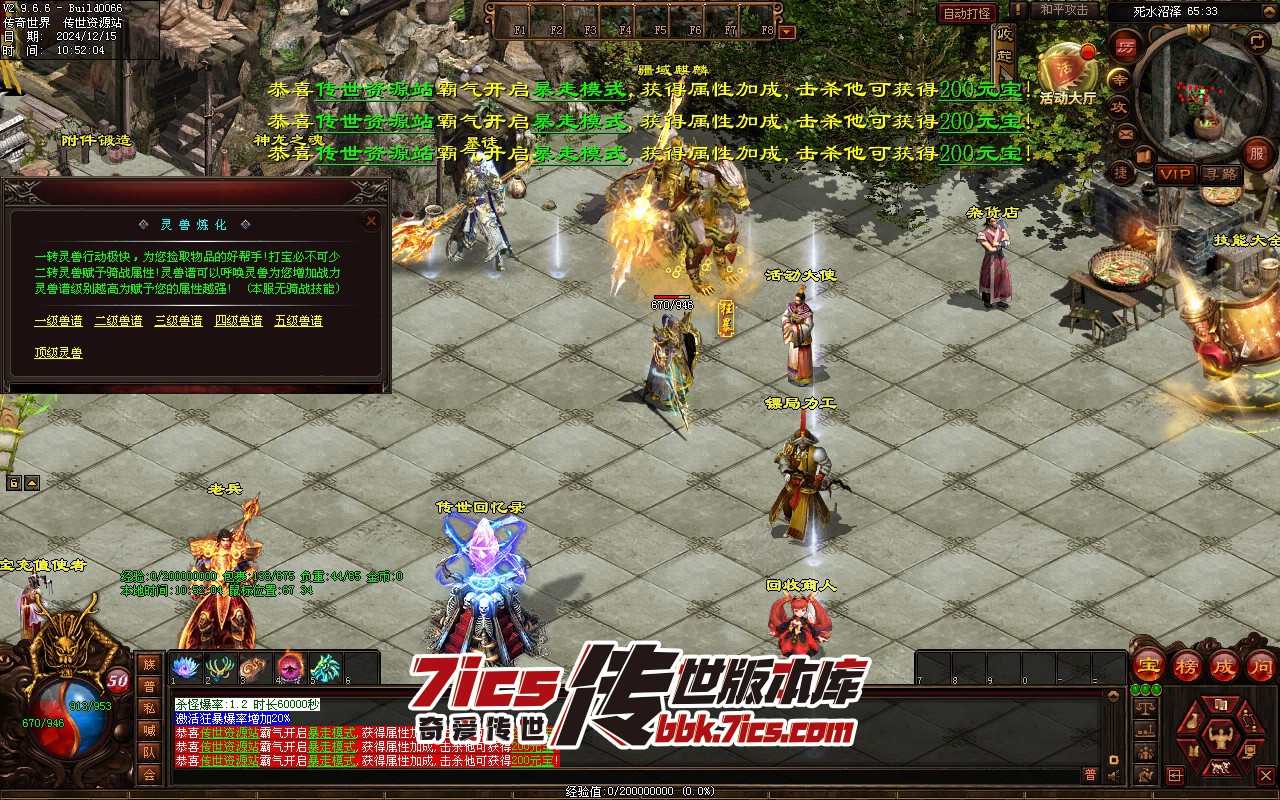
Task: Use the pink lotus skill in slot 1
Action: click(x=187, y=667)
